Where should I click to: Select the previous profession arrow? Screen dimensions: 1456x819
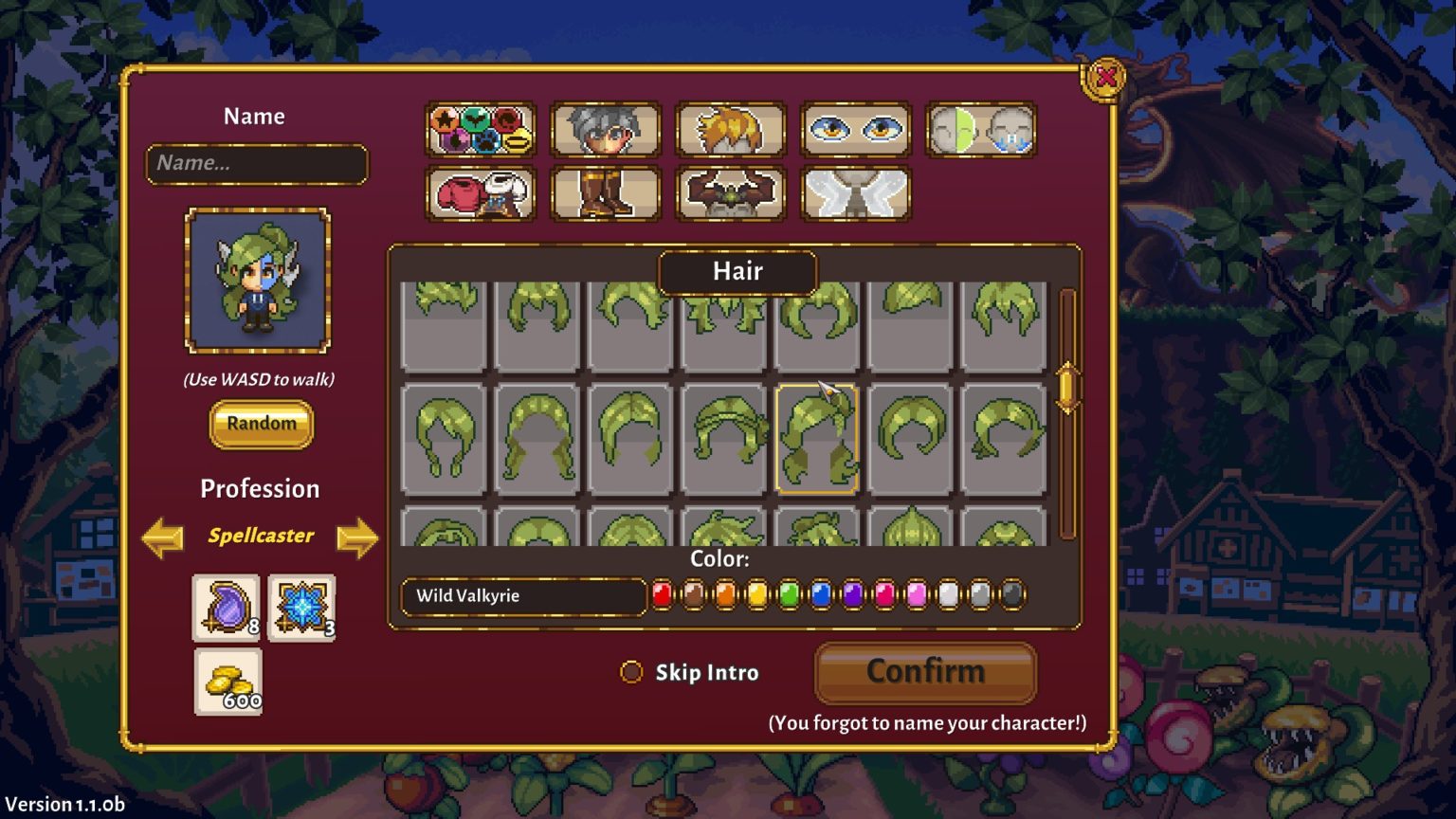point(162,537)
